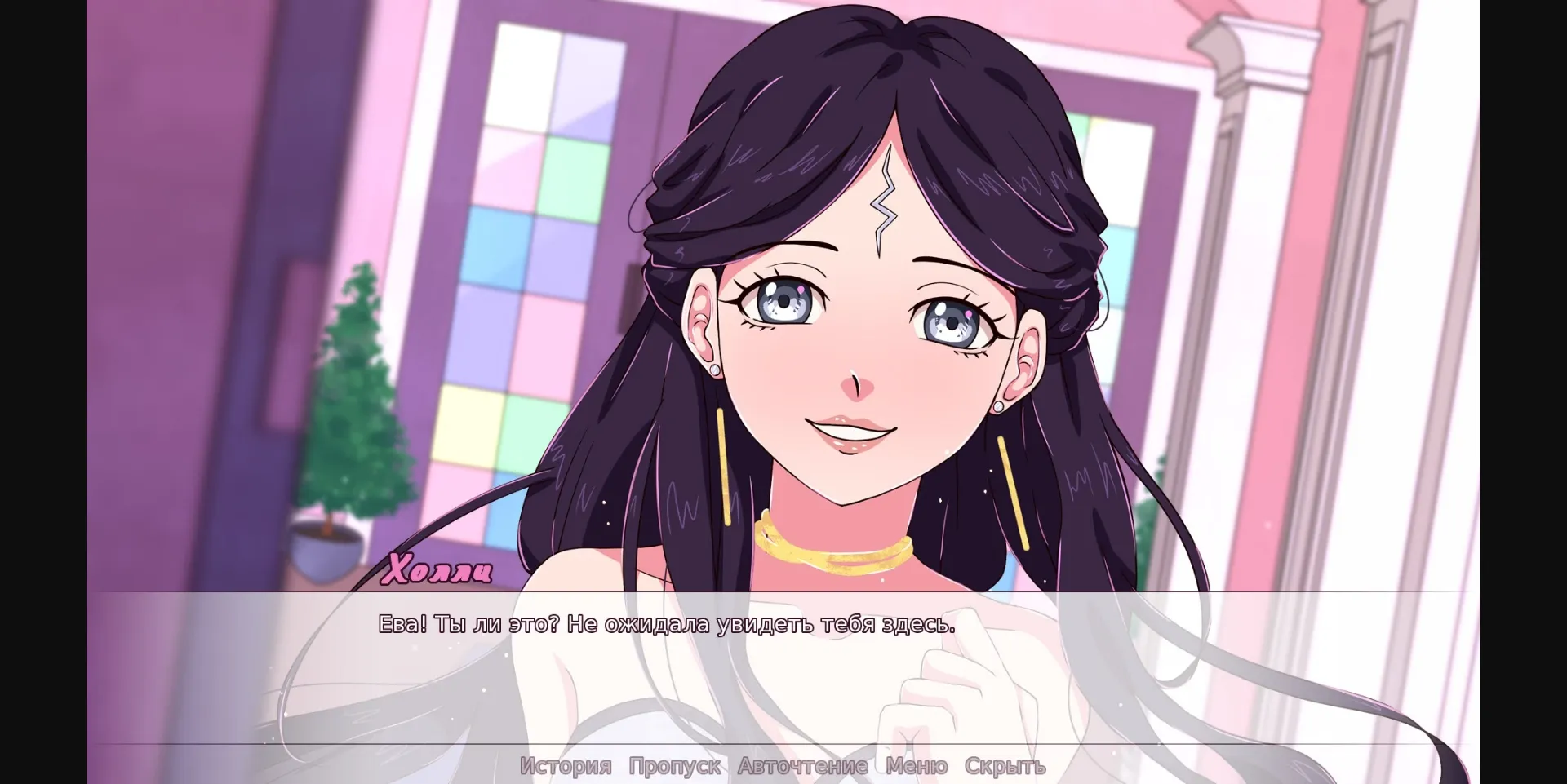Enable Пропуск to skip dialogue
Image resolution: width=1567 pixels, height=784 pixels.
click(674, 765)
